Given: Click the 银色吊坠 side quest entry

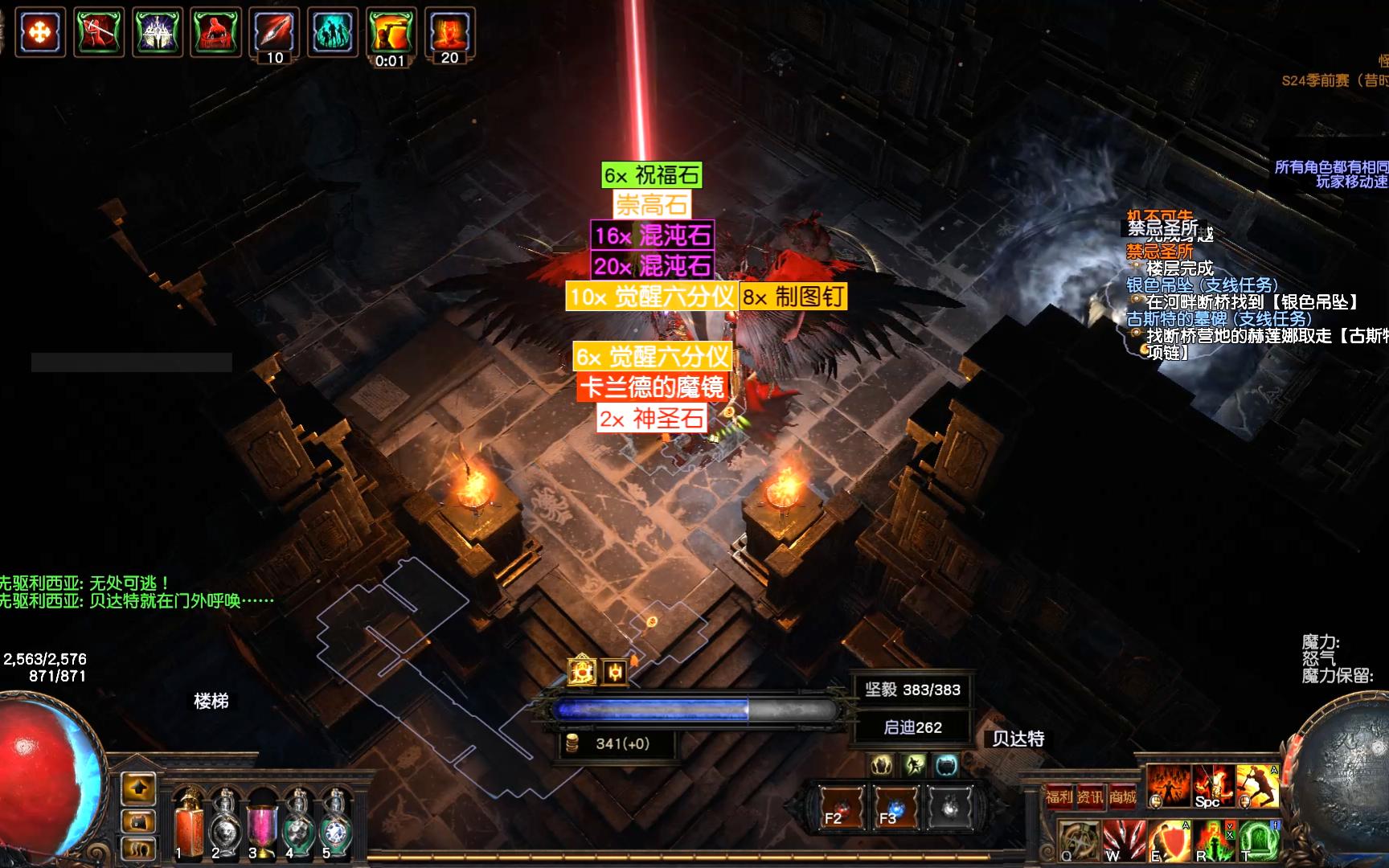Looking at the screenshot, I should [1202, 285].
